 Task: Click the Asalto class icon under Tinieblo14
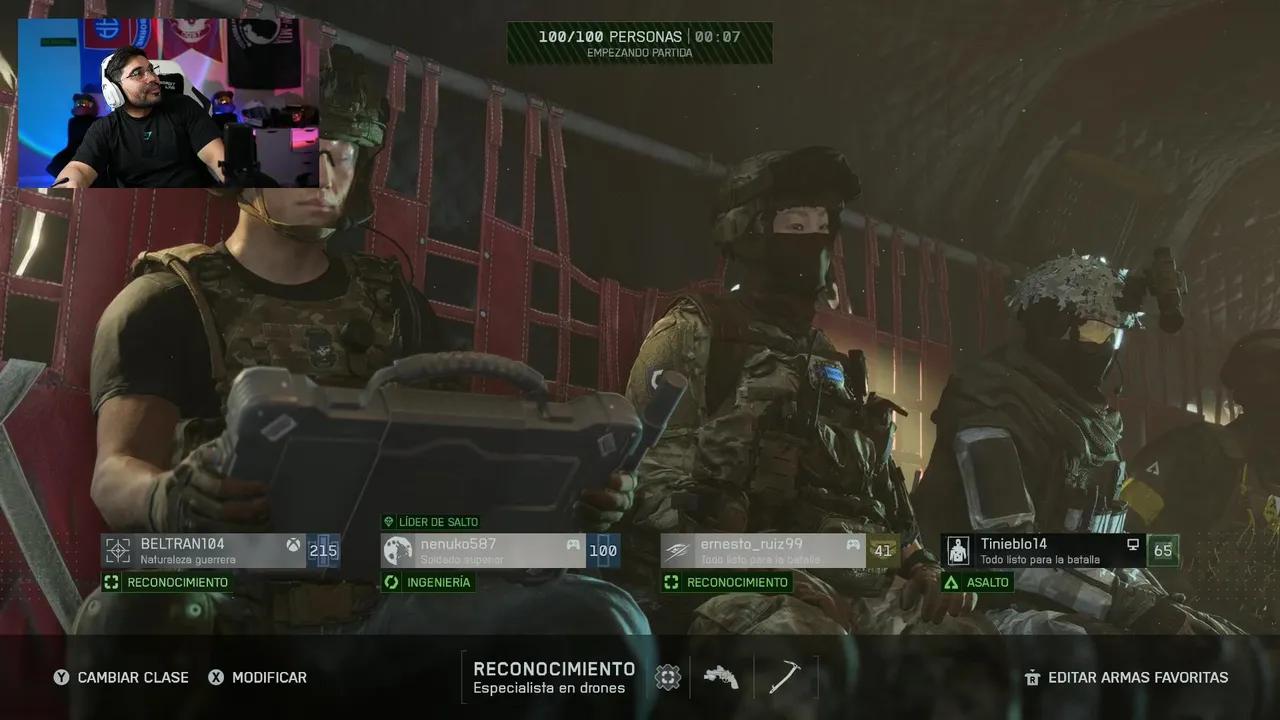[952, 582]
